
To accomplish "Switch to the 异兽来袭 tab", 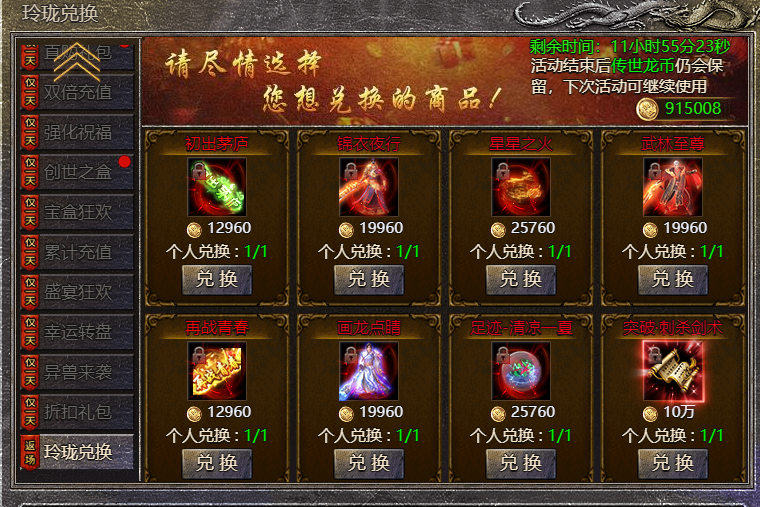I will click(78, 372).
